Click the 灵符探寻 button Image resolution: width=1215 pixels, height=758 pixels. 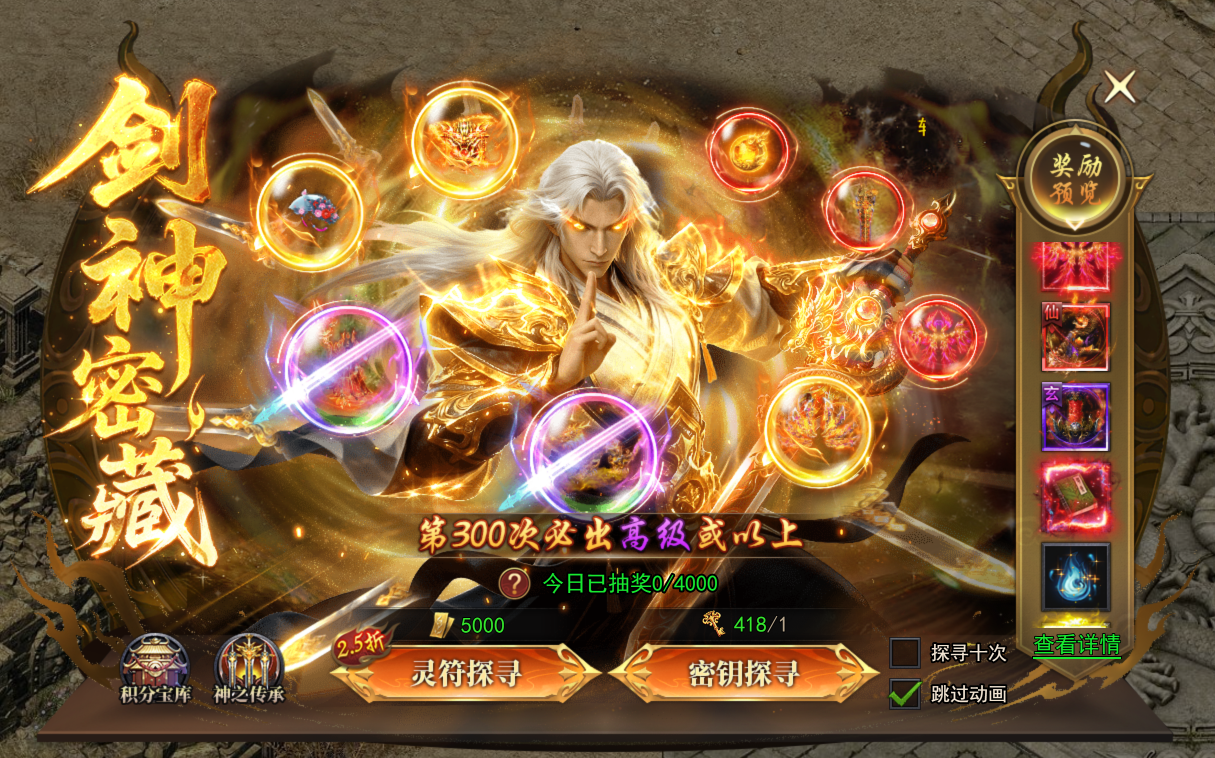[x=467, y=673]
